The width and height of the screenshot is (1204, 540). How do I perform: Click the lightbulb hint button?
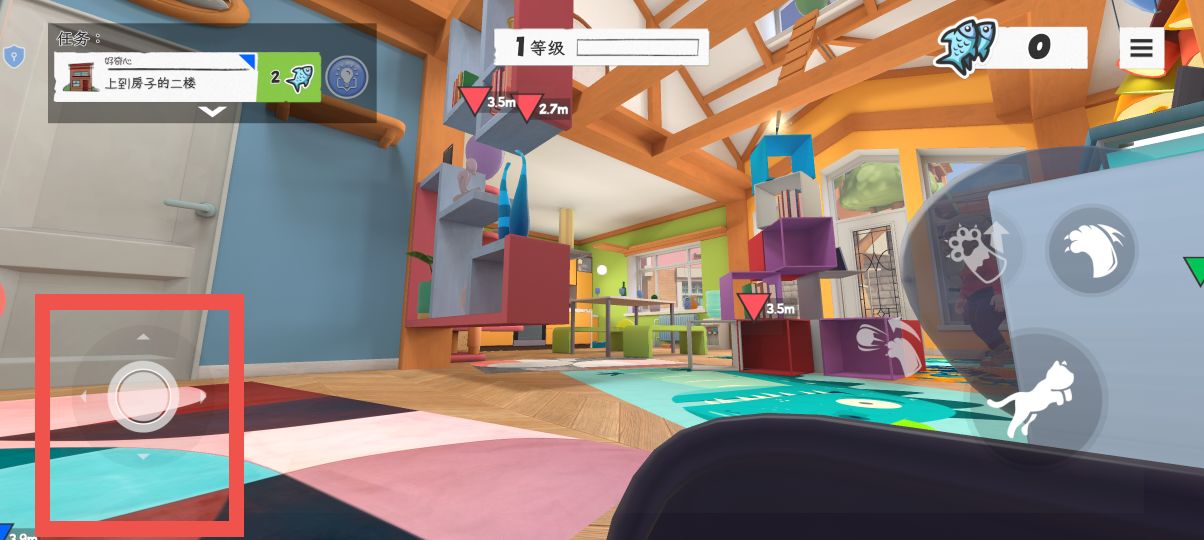pos(346,77)
